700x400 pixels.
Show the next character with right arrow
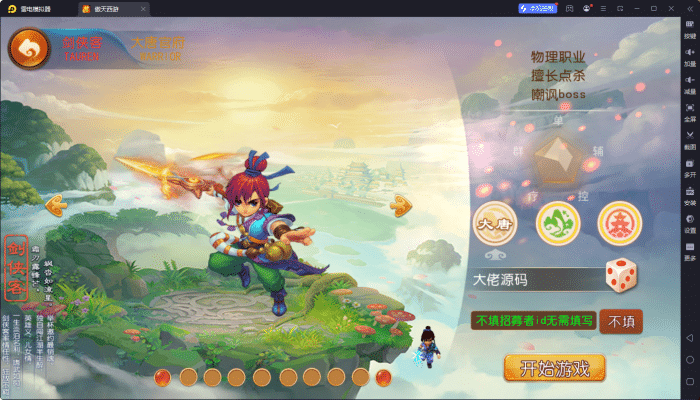click(401, 205)
